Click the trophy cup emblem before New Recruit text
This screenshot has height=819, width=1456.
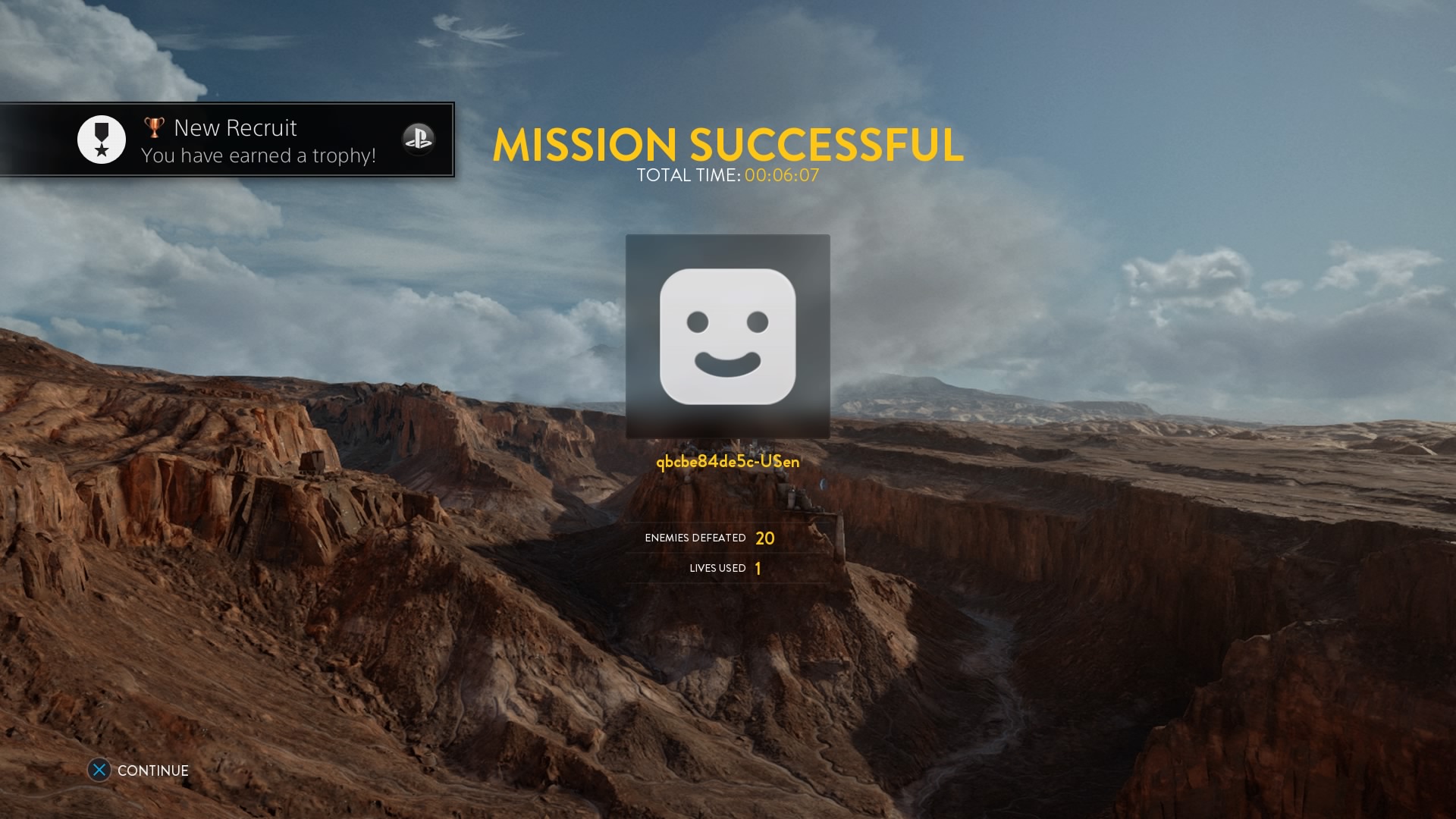coord(154,126)
